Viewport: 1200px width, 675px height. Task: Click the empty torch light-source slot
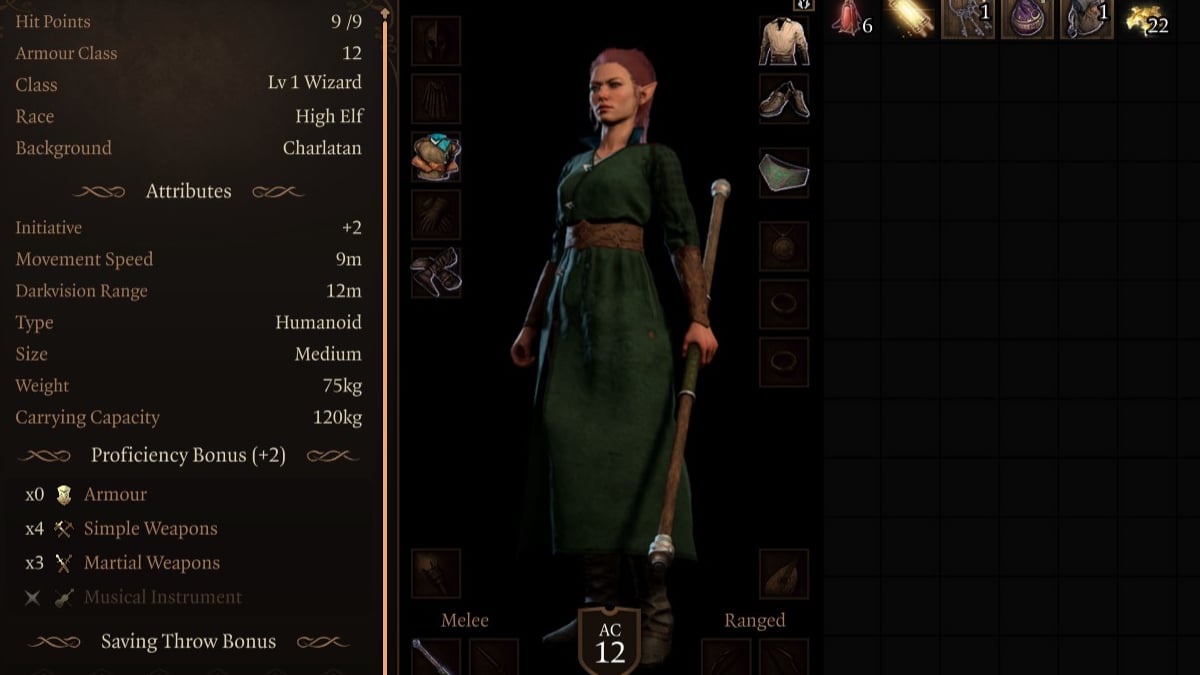coord(436,574)
